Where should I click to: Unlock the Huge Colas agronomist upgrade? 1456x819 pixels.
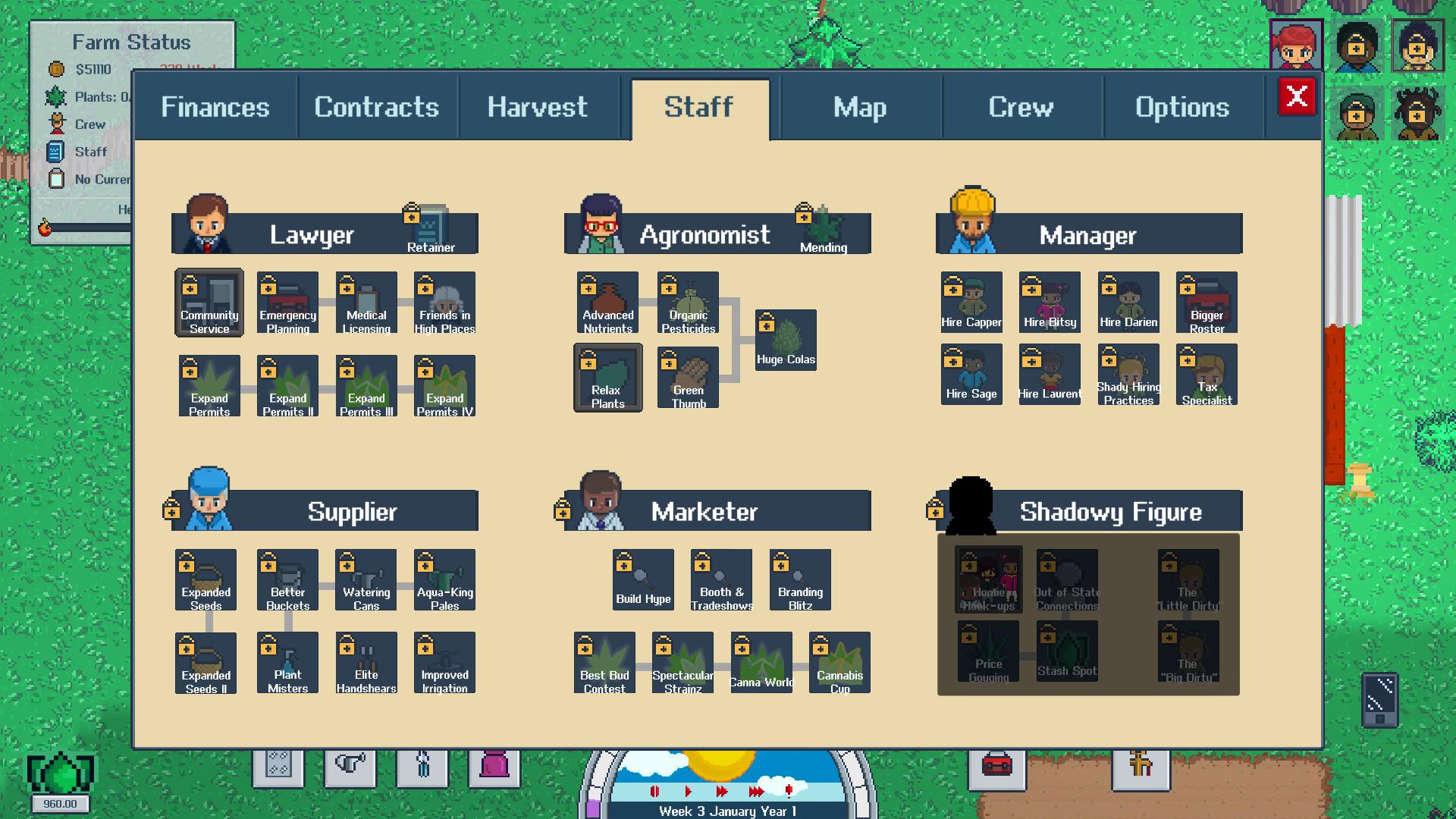[x=786, y=340]
